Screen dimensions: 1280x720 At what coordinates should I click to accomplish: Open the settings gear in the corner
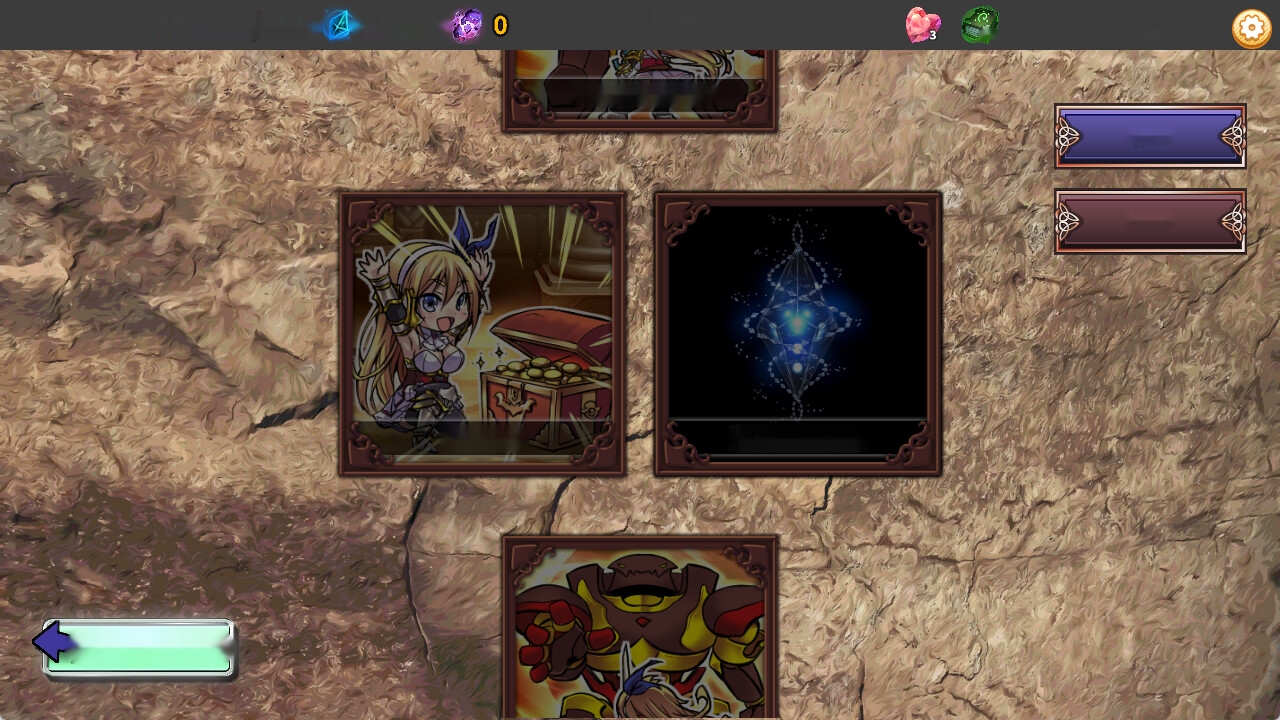click(x=1250, y=28)
